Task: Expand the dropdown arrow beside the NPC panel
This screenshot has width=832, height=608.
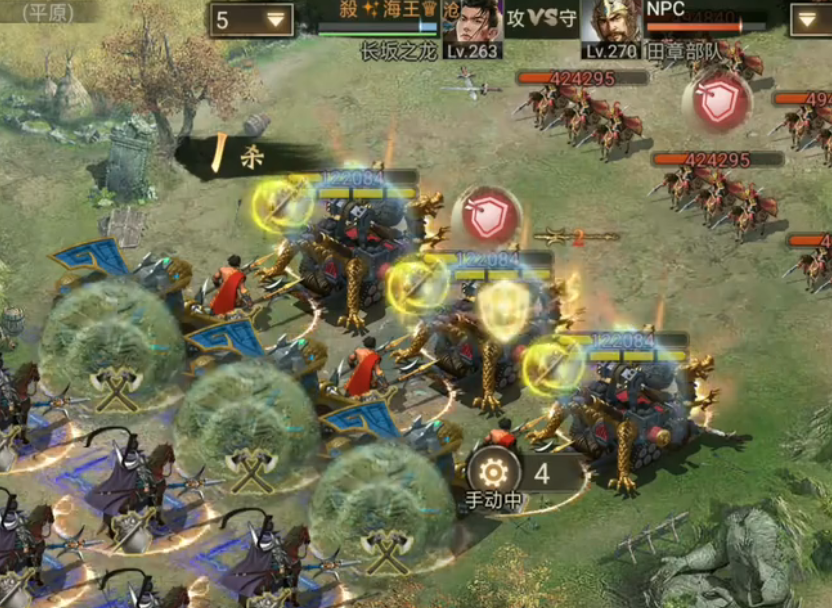Action: 809,20
